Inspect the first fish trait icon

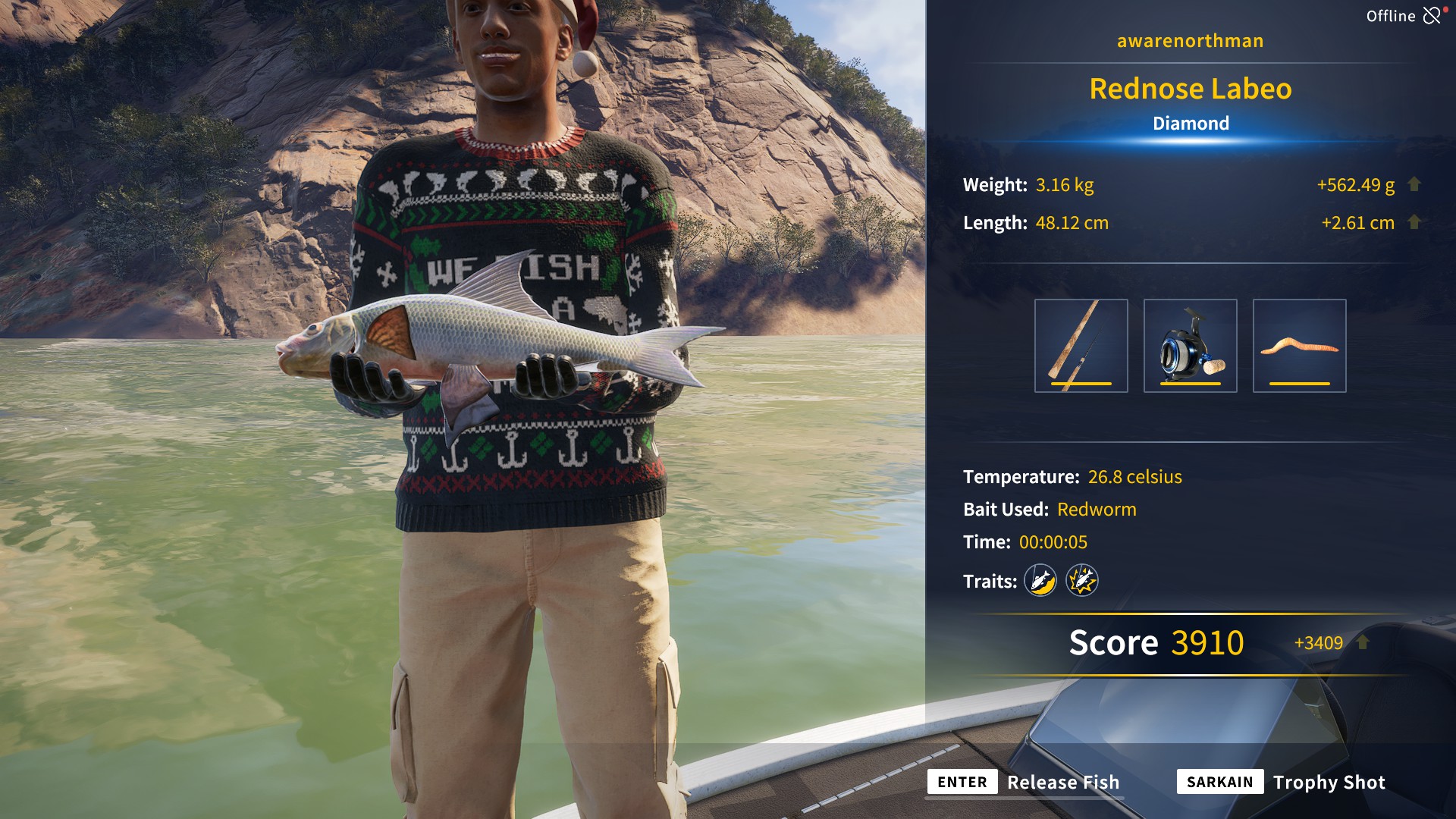1040,581
